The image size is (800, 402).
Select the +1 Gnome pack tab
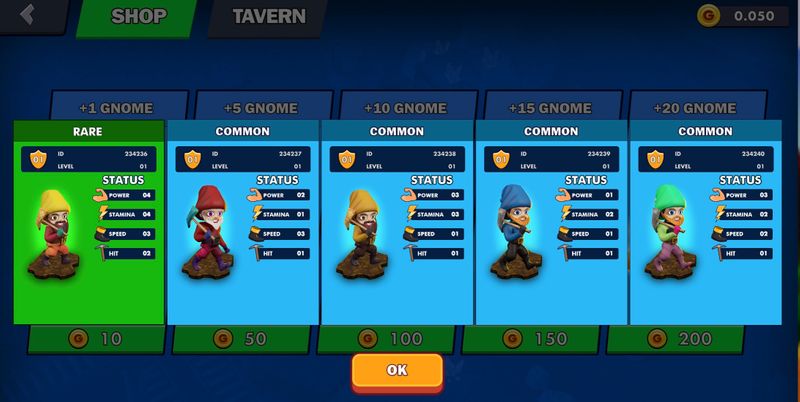coord(119,106)
